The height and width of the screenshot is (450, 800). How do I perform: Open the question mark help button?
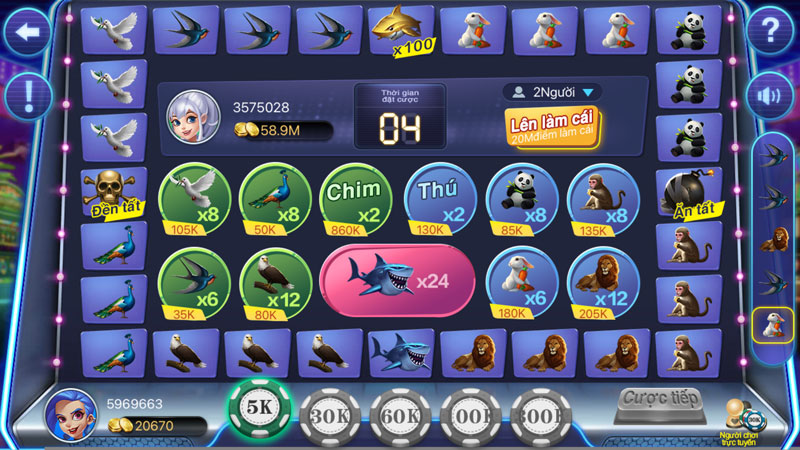[x=771, y=33]
